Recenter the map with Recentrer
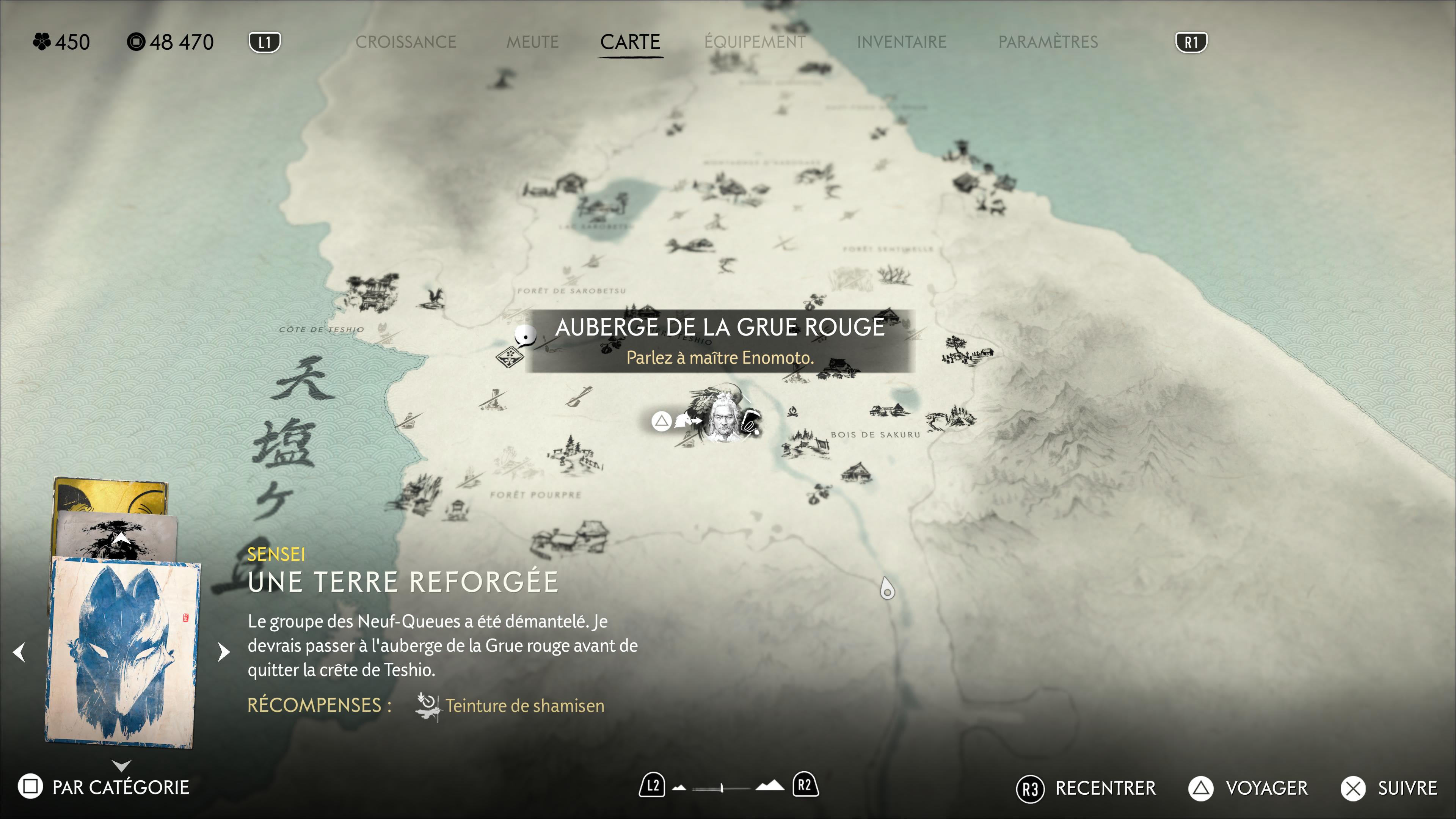 click(x=1086, y=788)
